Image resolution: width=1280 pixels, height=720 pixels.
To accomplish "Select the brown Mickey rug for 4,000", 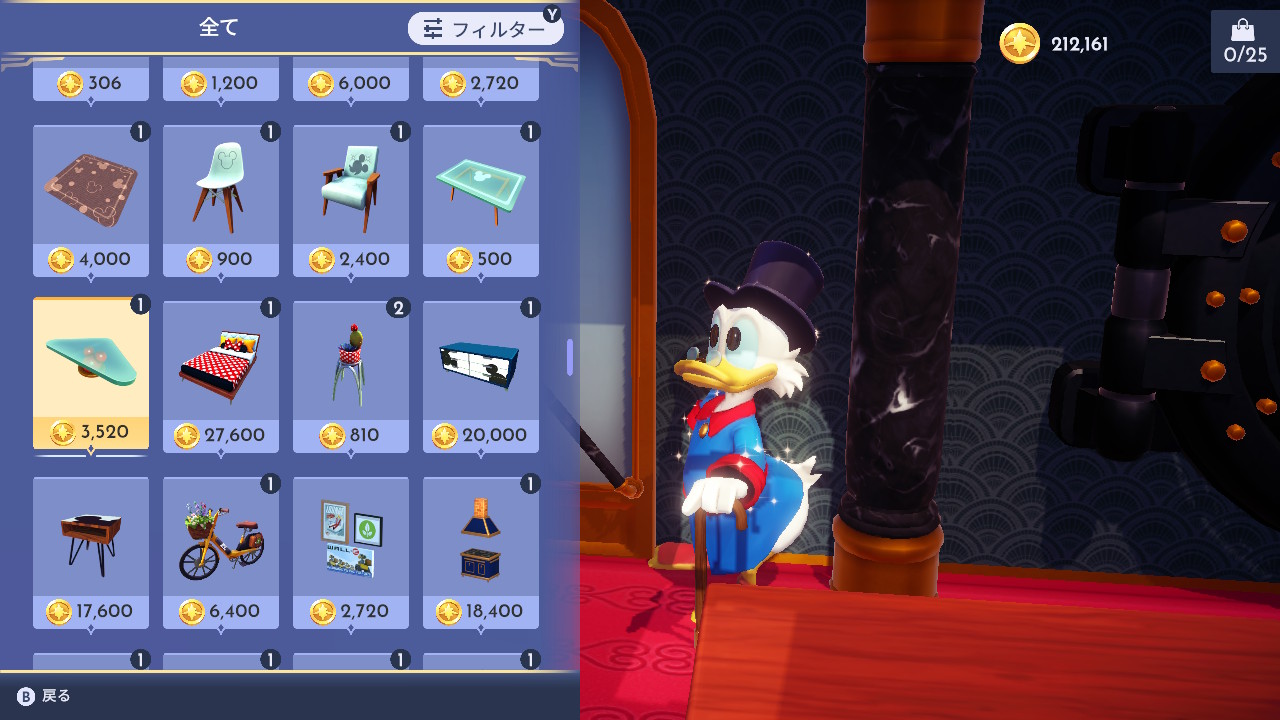I will click(x=91, y=200).
